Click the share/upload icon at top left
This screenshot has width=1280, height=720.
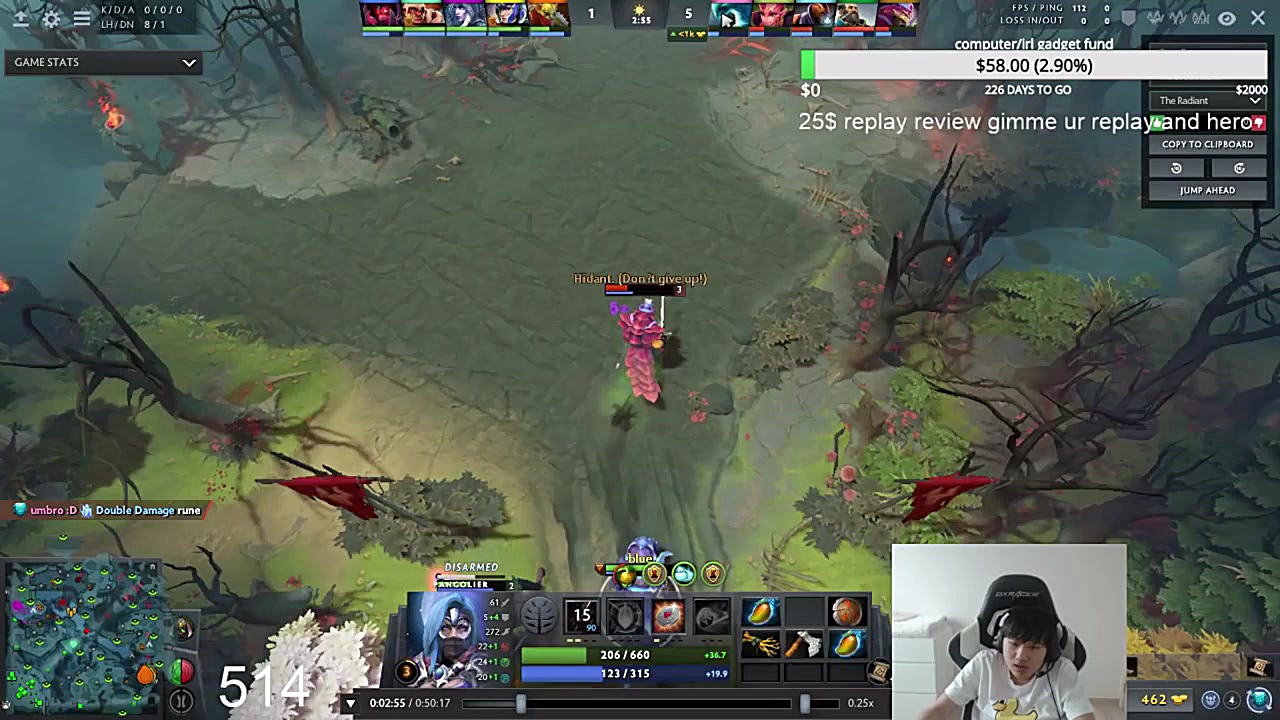[21, 18]
